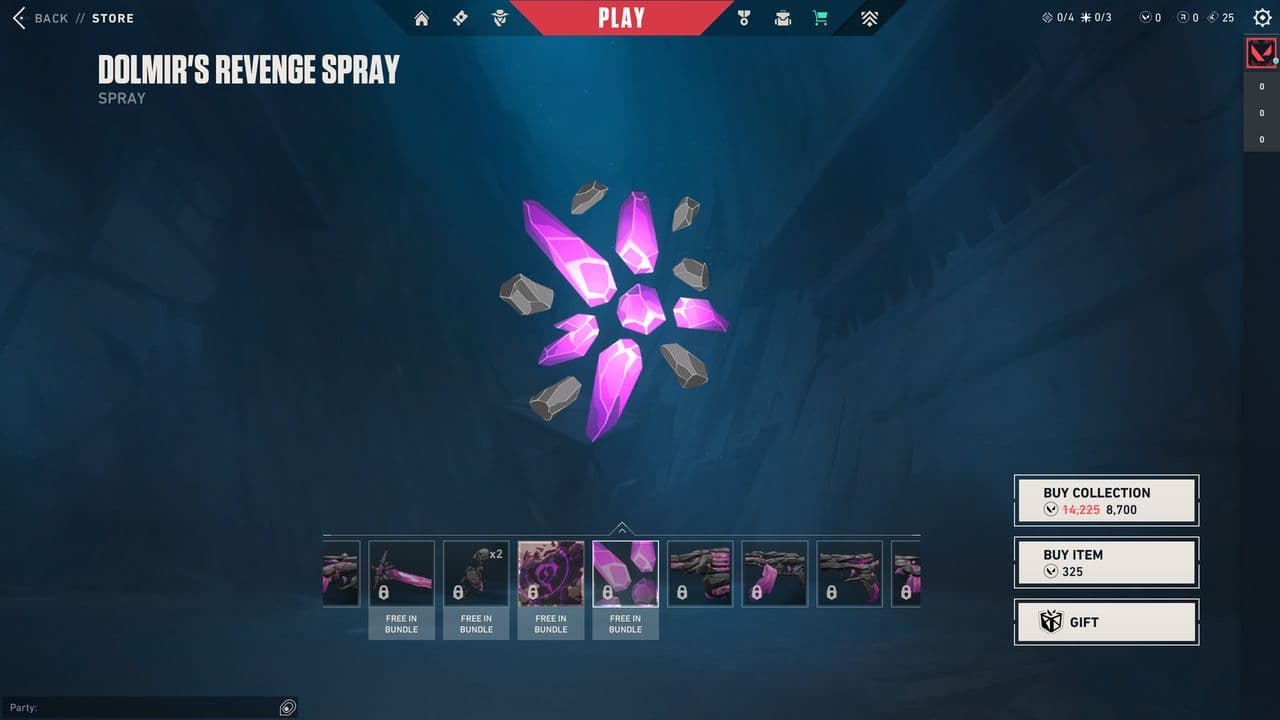Buy the collection for 8,700
The image size is (1280, 720).
coord(1106,499)
